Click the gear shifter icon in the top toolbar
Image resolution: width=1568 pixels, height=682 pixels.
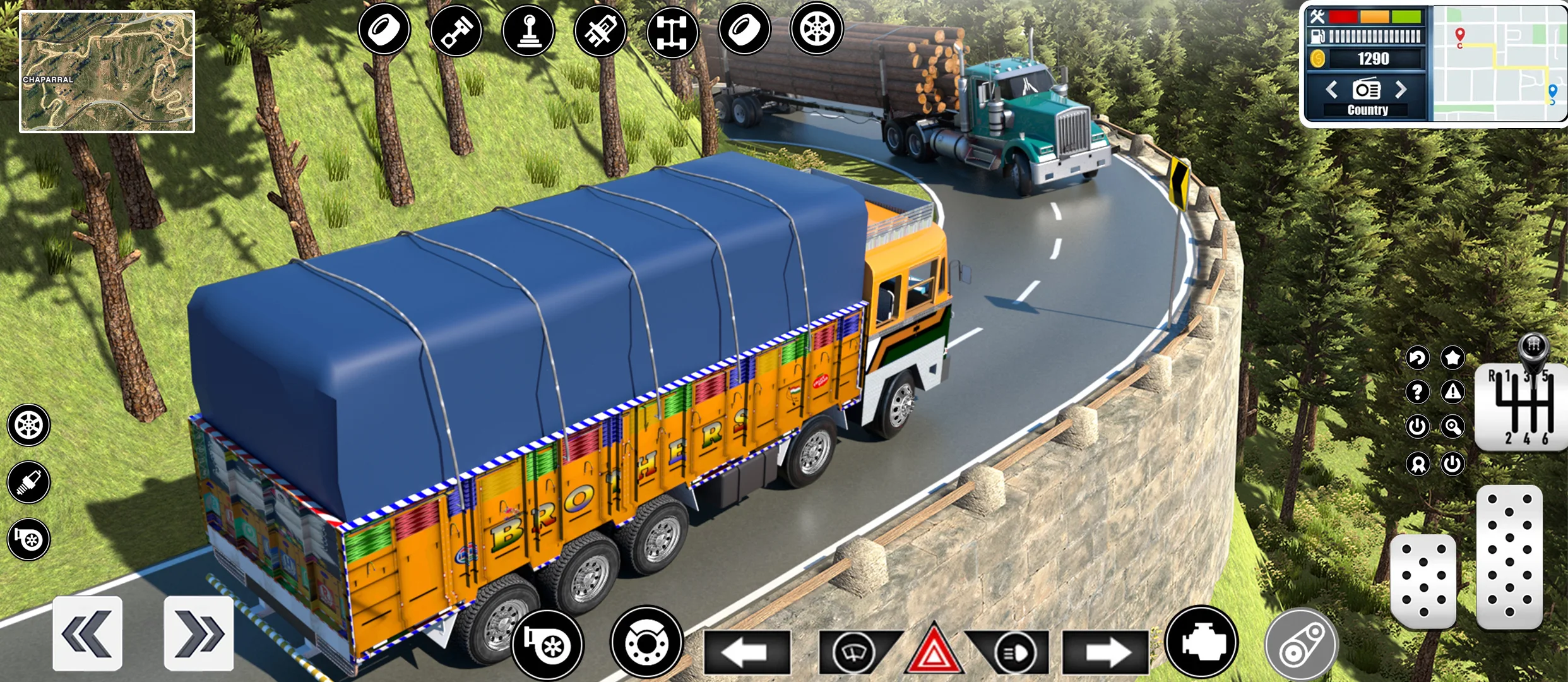[x=529, y=28]
